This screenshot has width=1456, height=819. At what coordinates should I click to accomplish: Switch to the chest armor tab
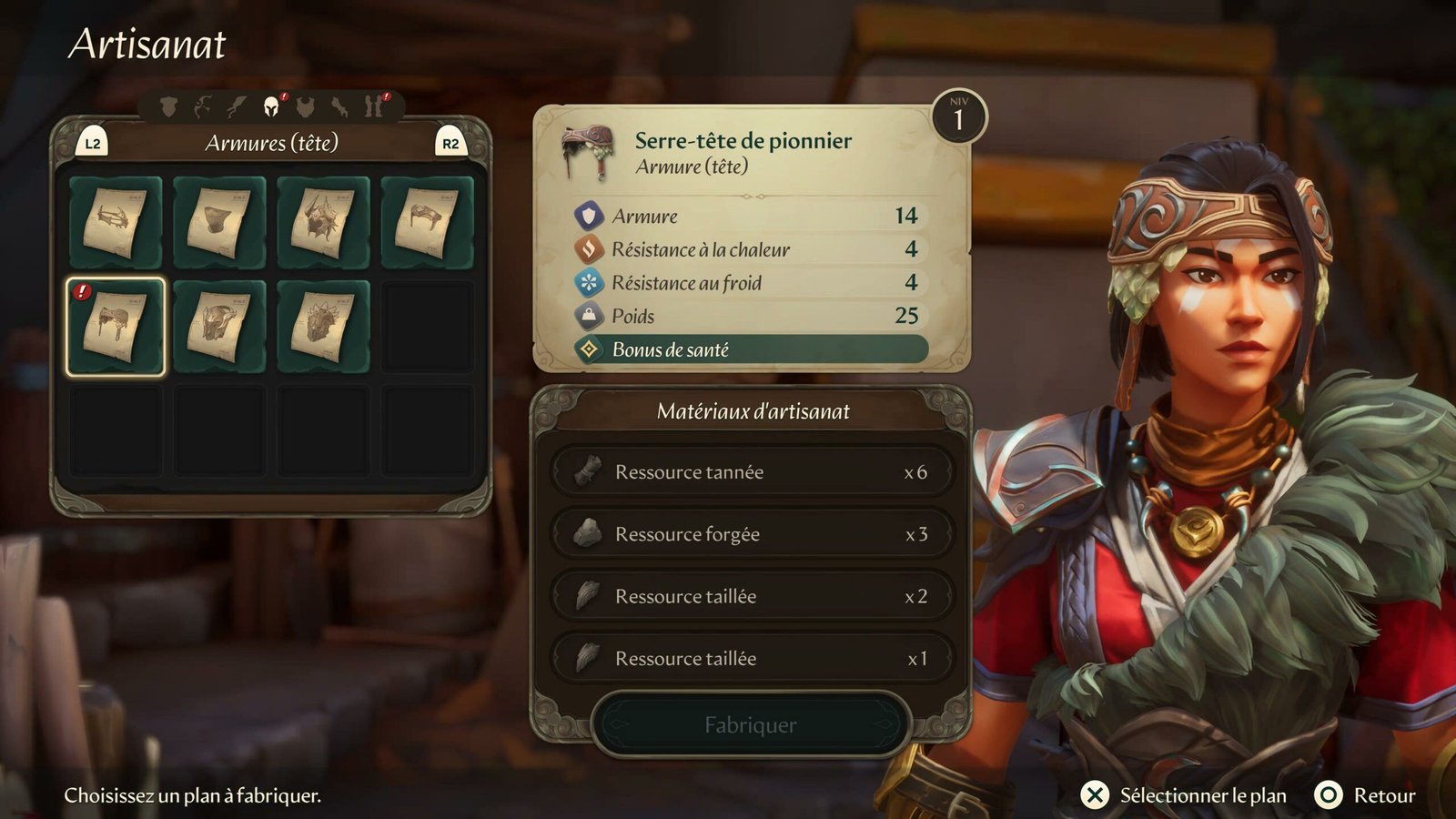[306, 107]
